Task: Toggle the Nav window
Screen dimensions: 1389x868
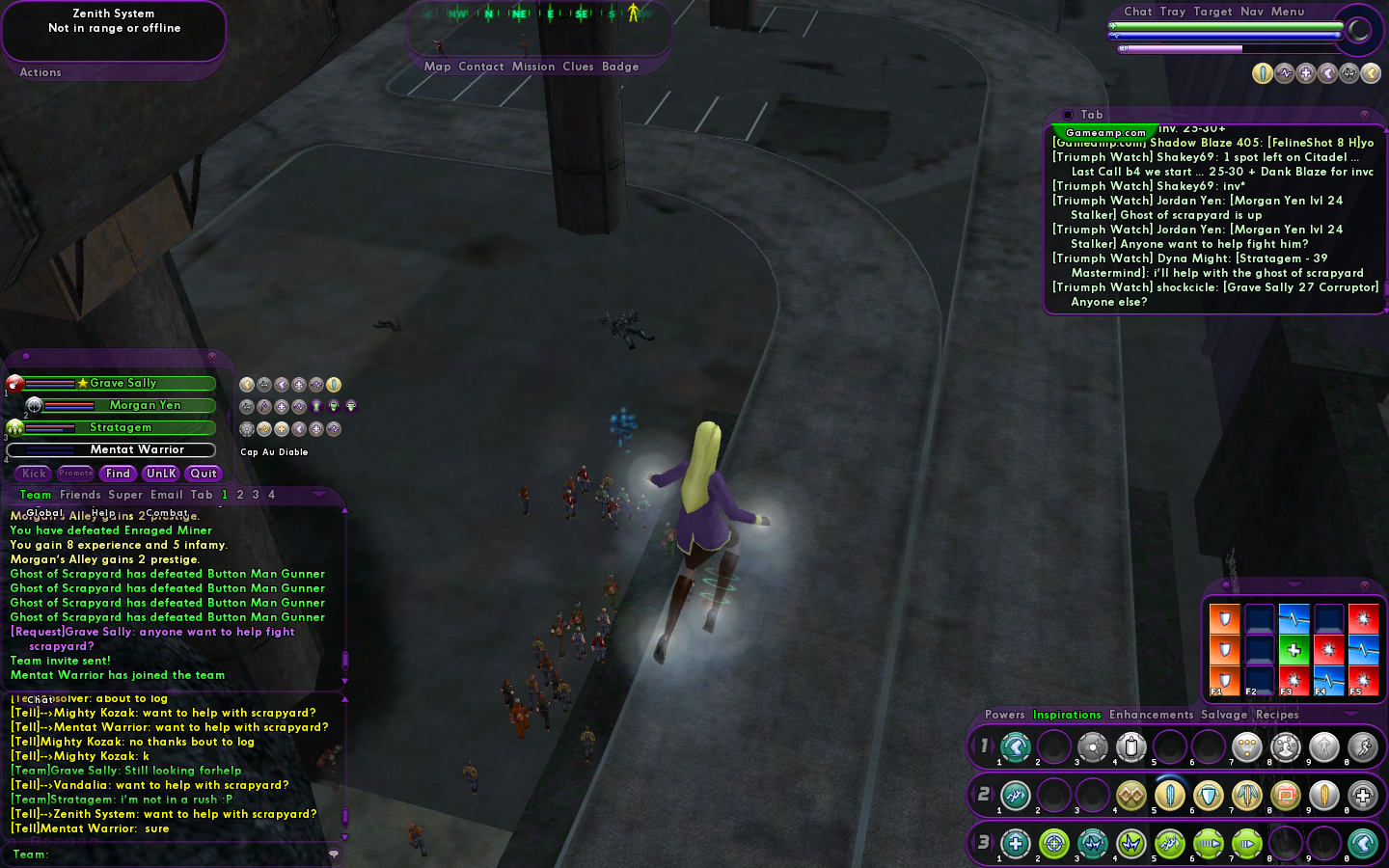Action: click(1252, 12)
